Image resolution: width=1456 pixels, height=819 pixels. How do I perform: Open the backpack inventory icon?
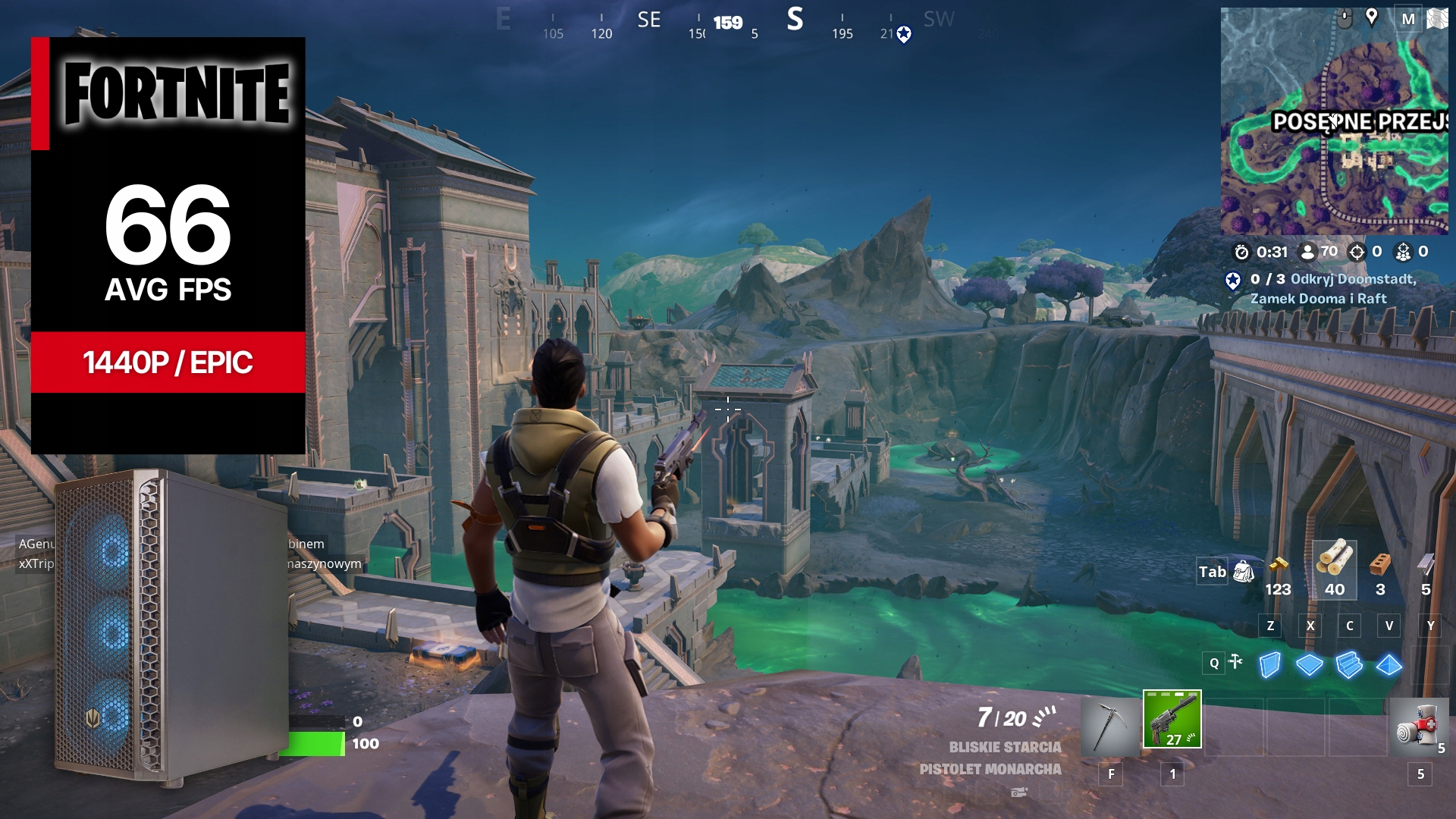[x=1244, y=571]
